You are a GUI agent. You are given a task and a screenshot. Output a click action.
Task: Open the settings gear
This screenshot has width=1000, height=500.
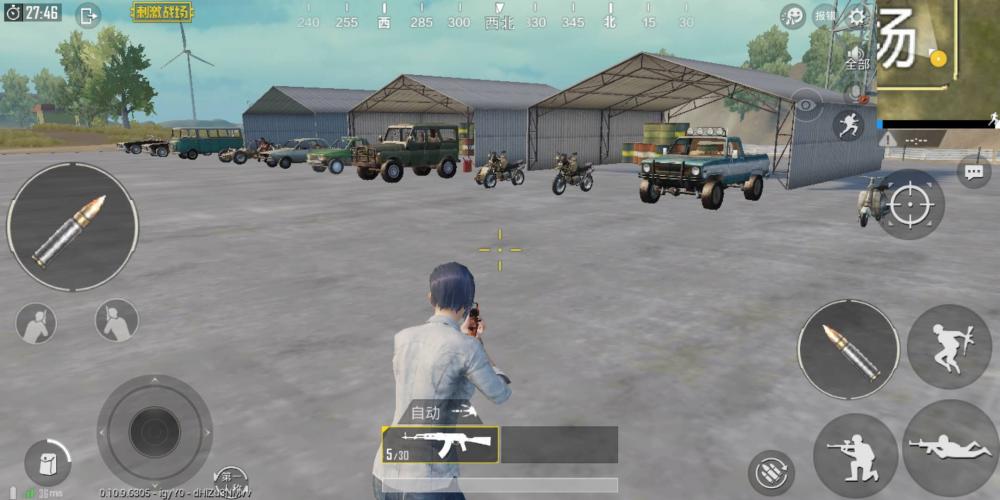coord(857,16)
